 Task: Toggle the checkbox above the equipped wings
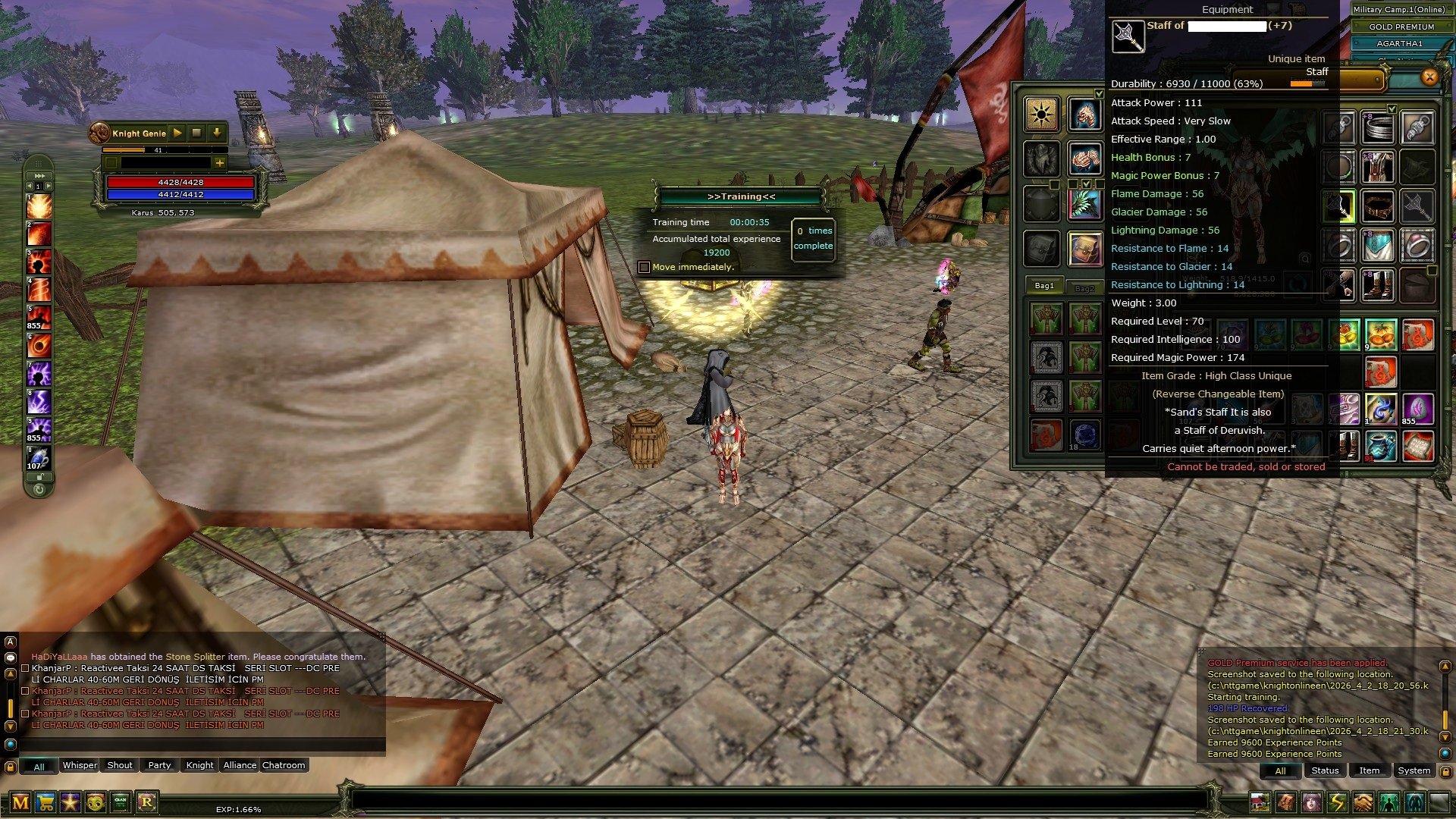pos(1086,184)
